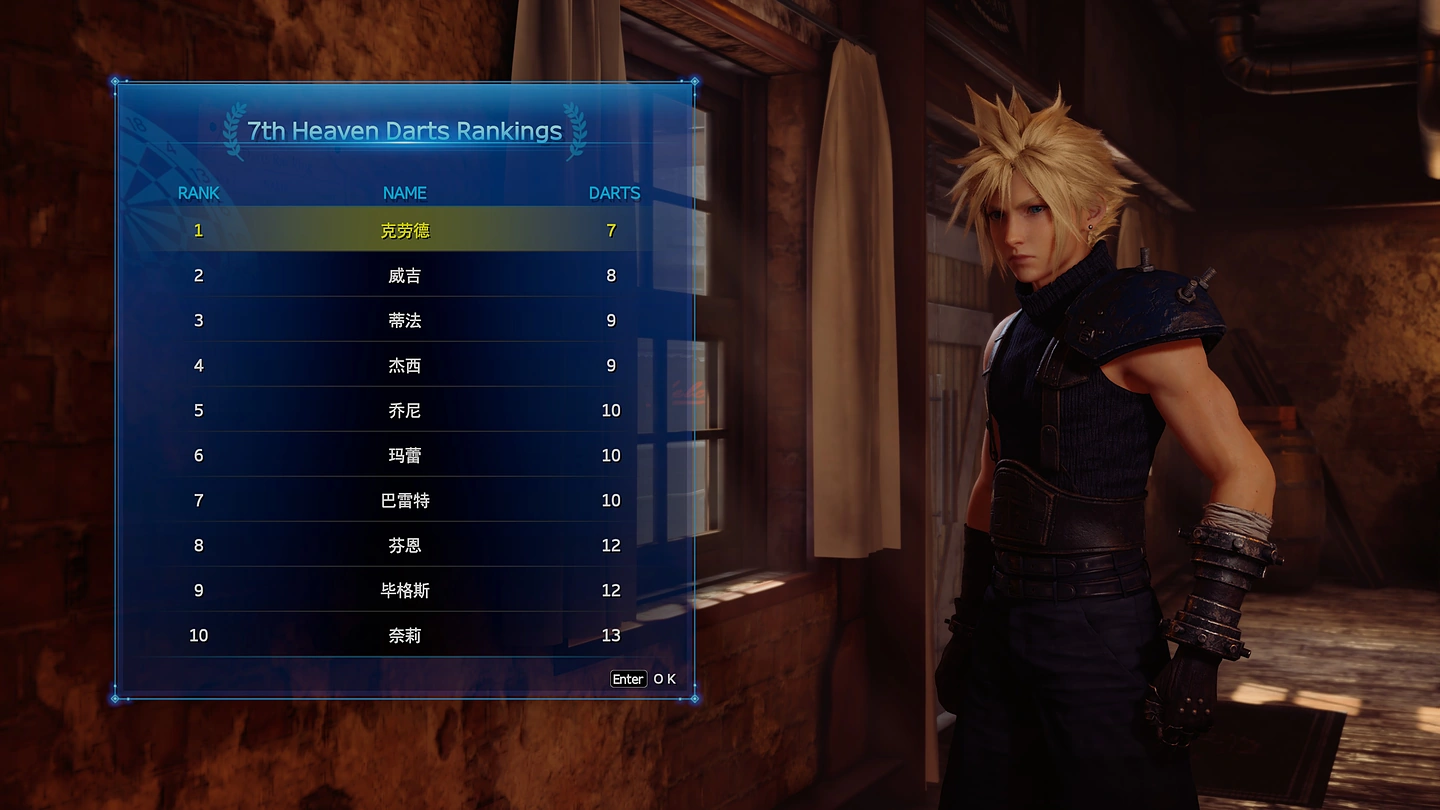This screenshot has width=1440, height=810.
Task: Select rank 7 player 巴雷特
Action: [x=403, y=500]
